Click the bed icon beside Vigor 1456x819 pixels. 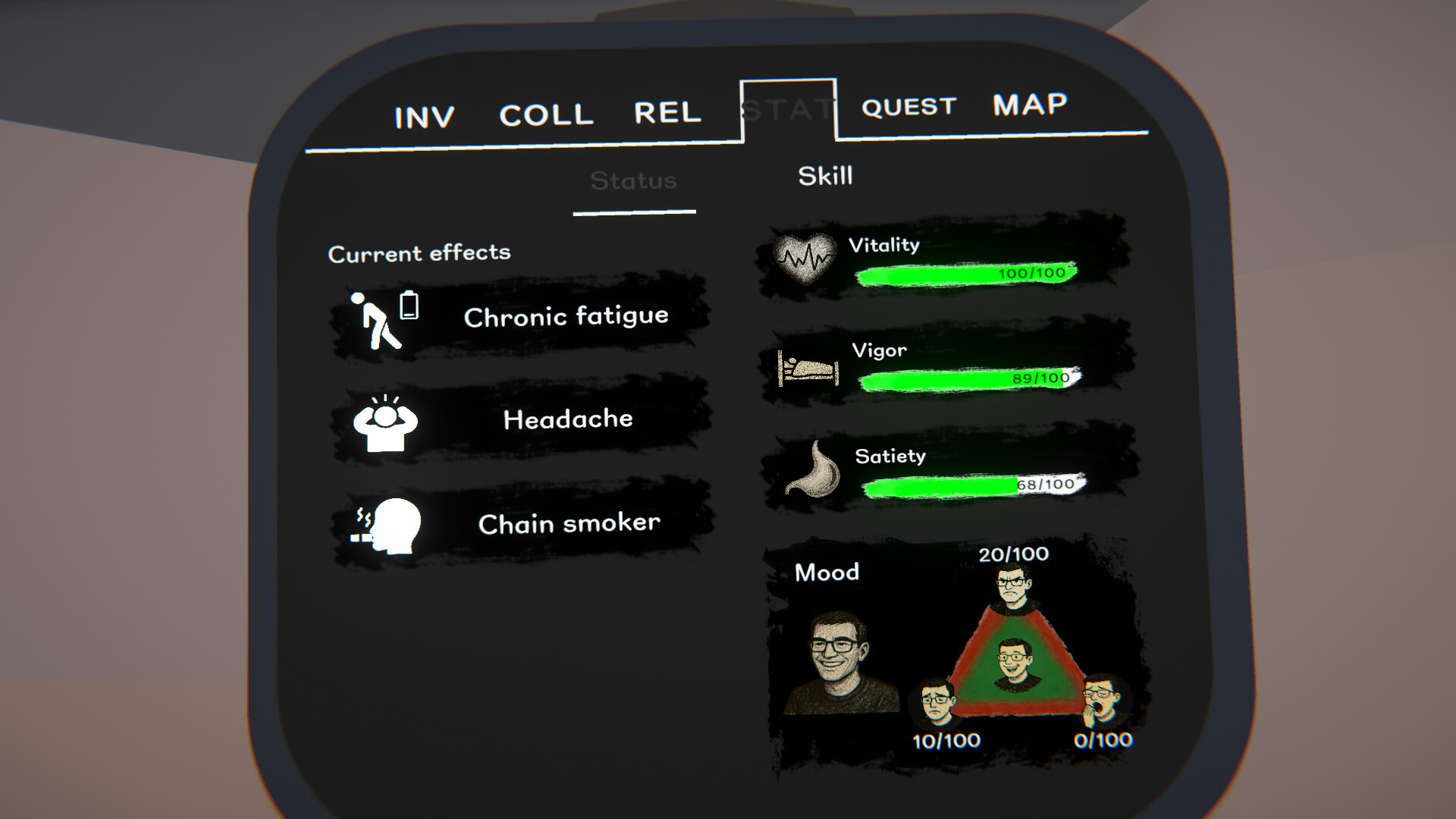coord(806,369)
